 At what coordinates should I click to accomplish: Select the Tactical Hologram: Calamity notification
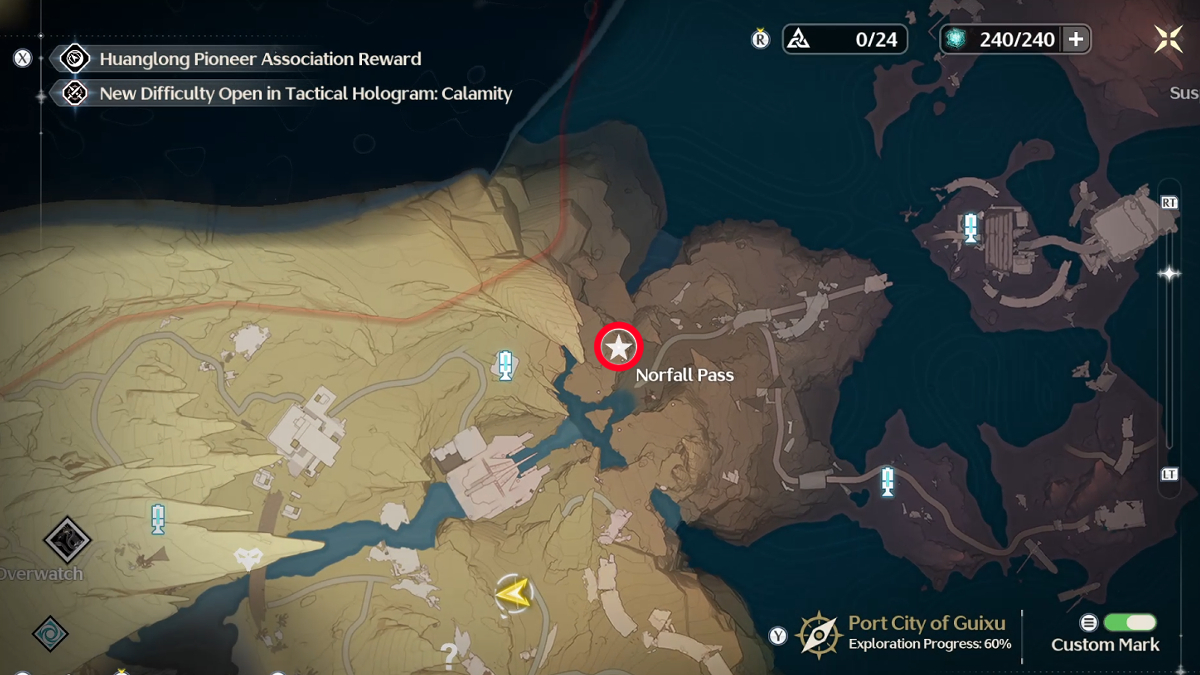305,94
